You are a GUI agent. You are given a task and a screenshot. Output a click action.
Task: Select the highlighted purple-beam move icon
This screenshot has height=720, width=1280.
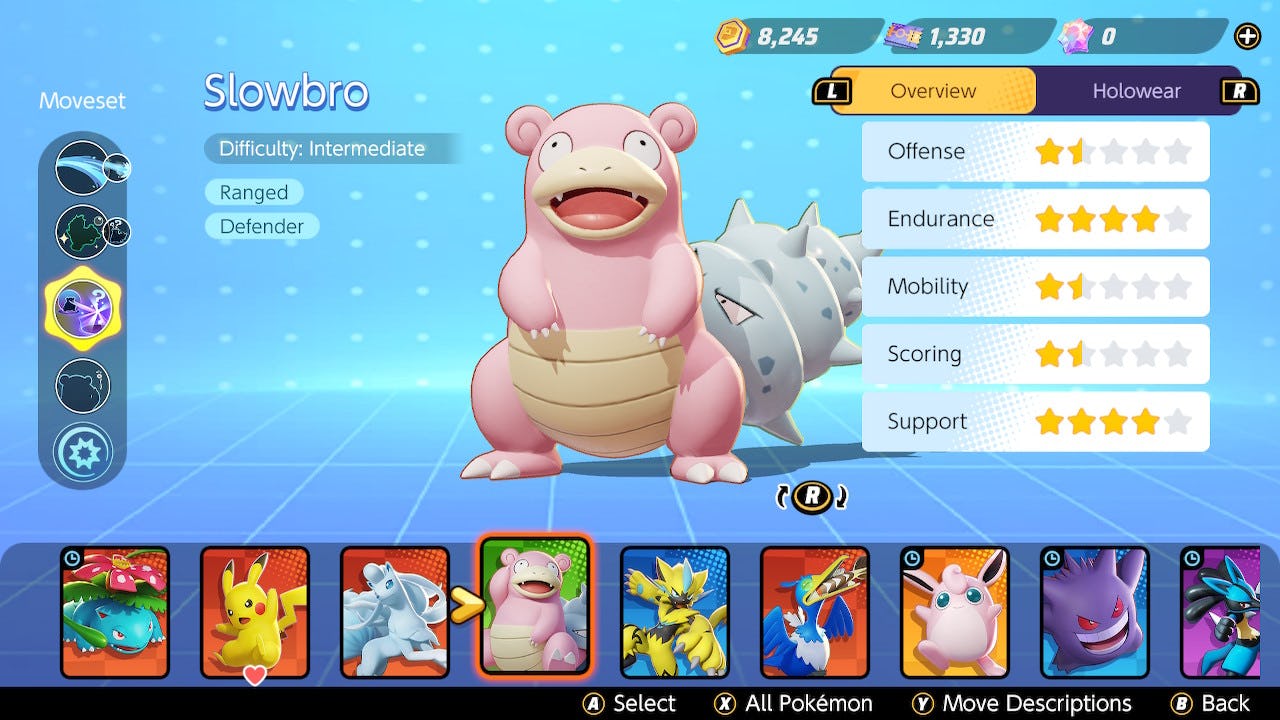pyautogui.click(x=82, y=307)
